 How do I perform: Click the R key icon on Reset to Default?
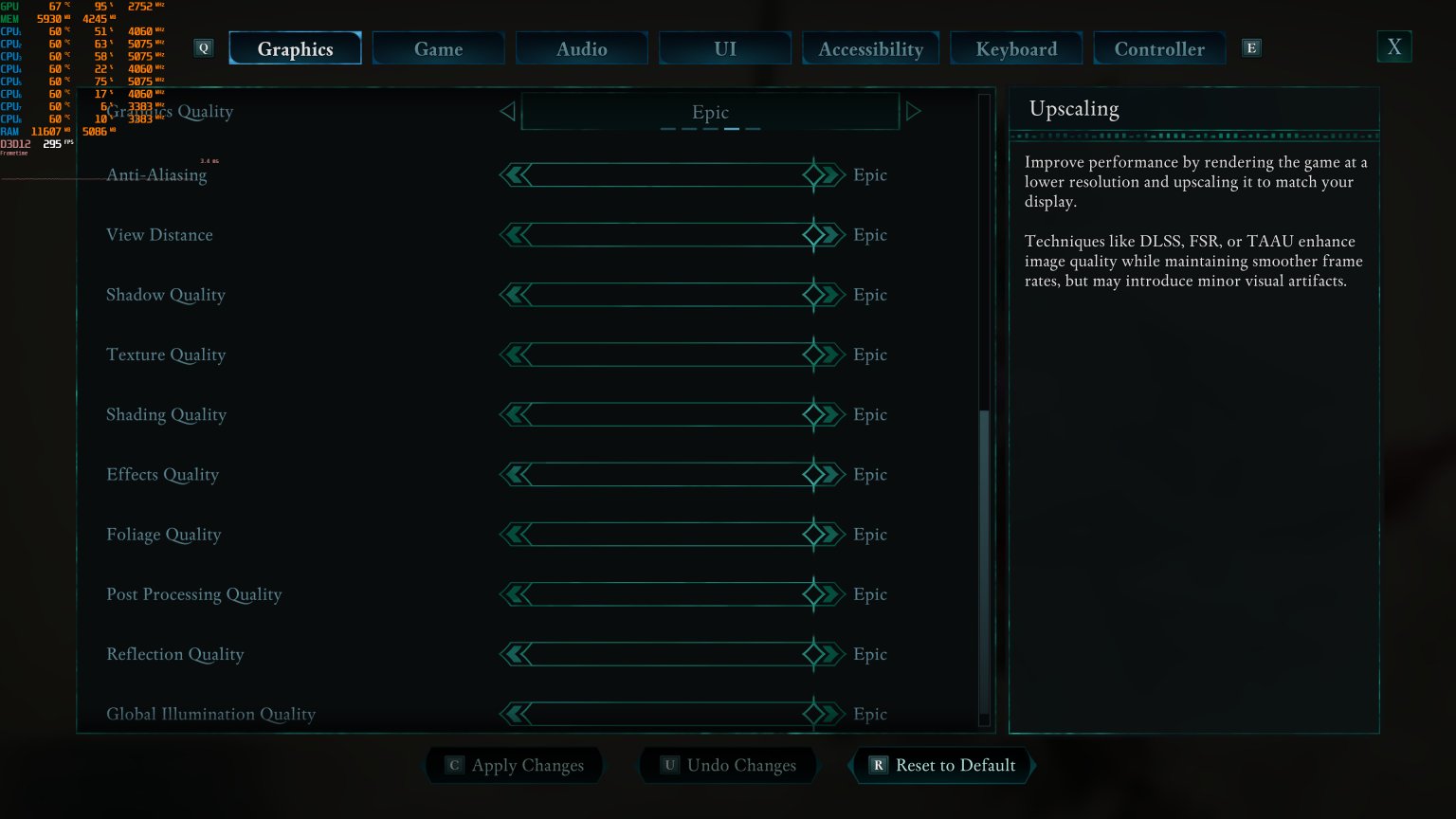[x=877, y=765]
